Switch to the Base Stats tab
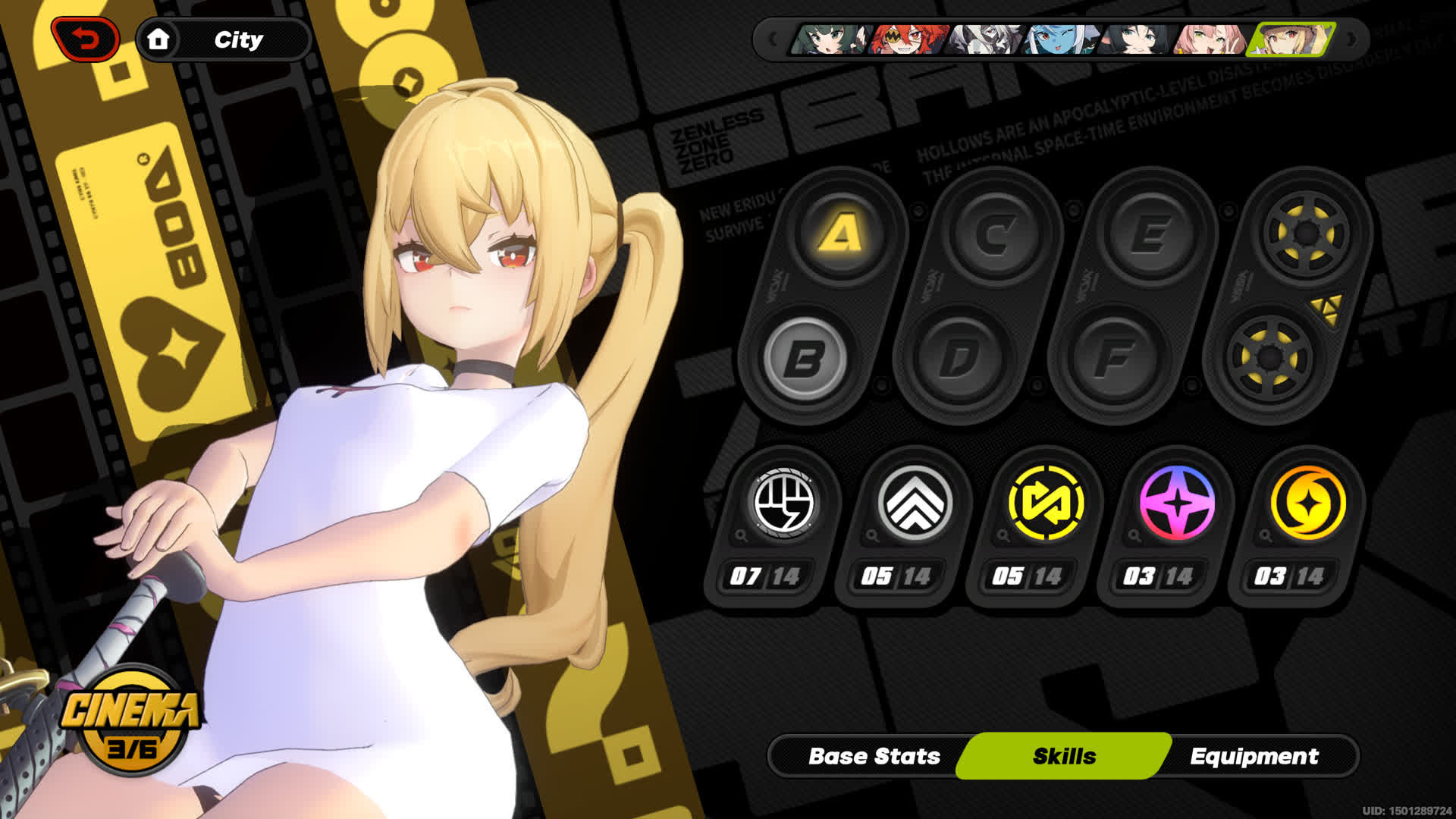This screenshot has height=819, width=1456. pos(875,755)
